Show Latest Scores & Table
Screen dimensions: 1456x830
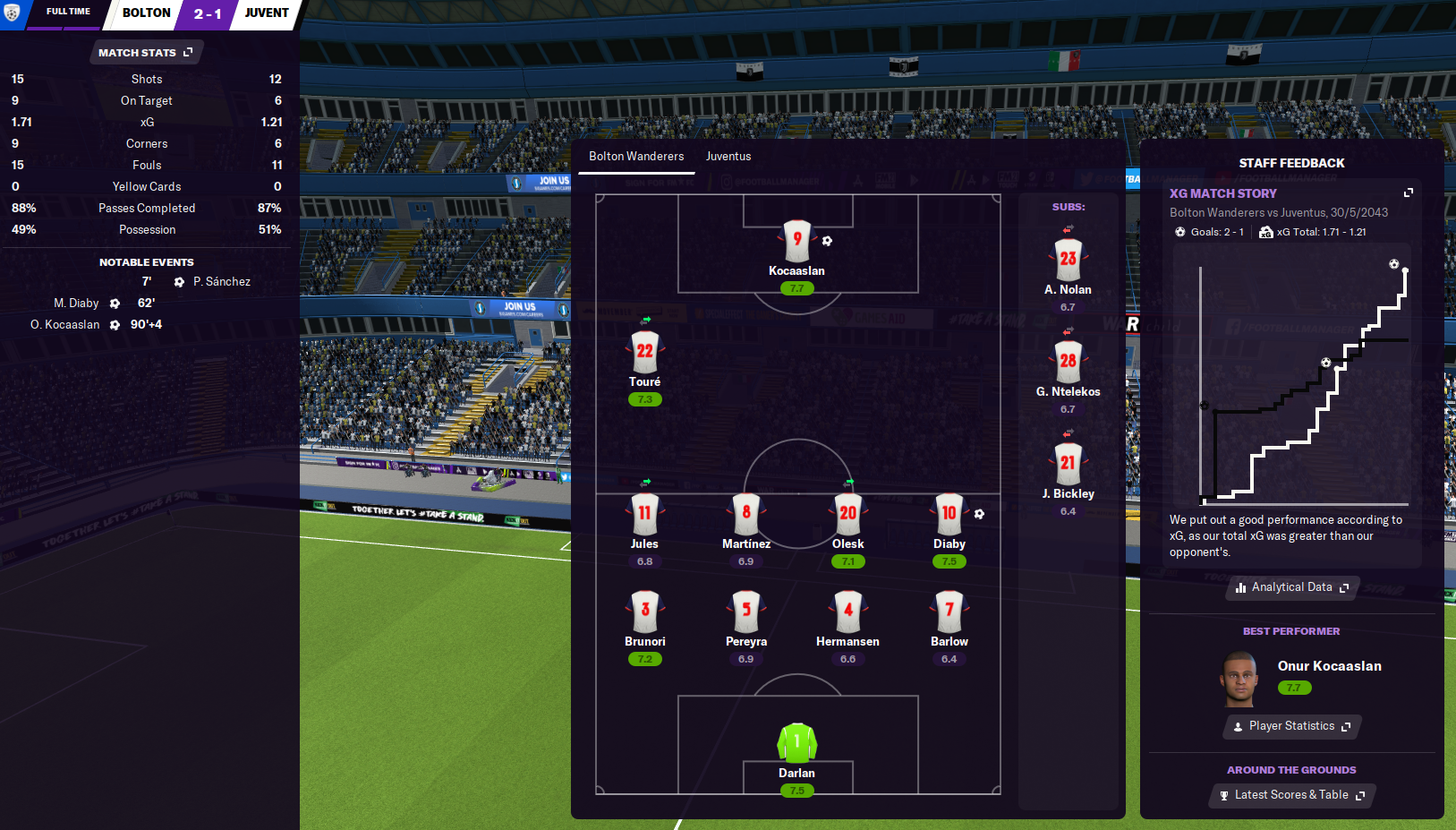point(1291,795)
